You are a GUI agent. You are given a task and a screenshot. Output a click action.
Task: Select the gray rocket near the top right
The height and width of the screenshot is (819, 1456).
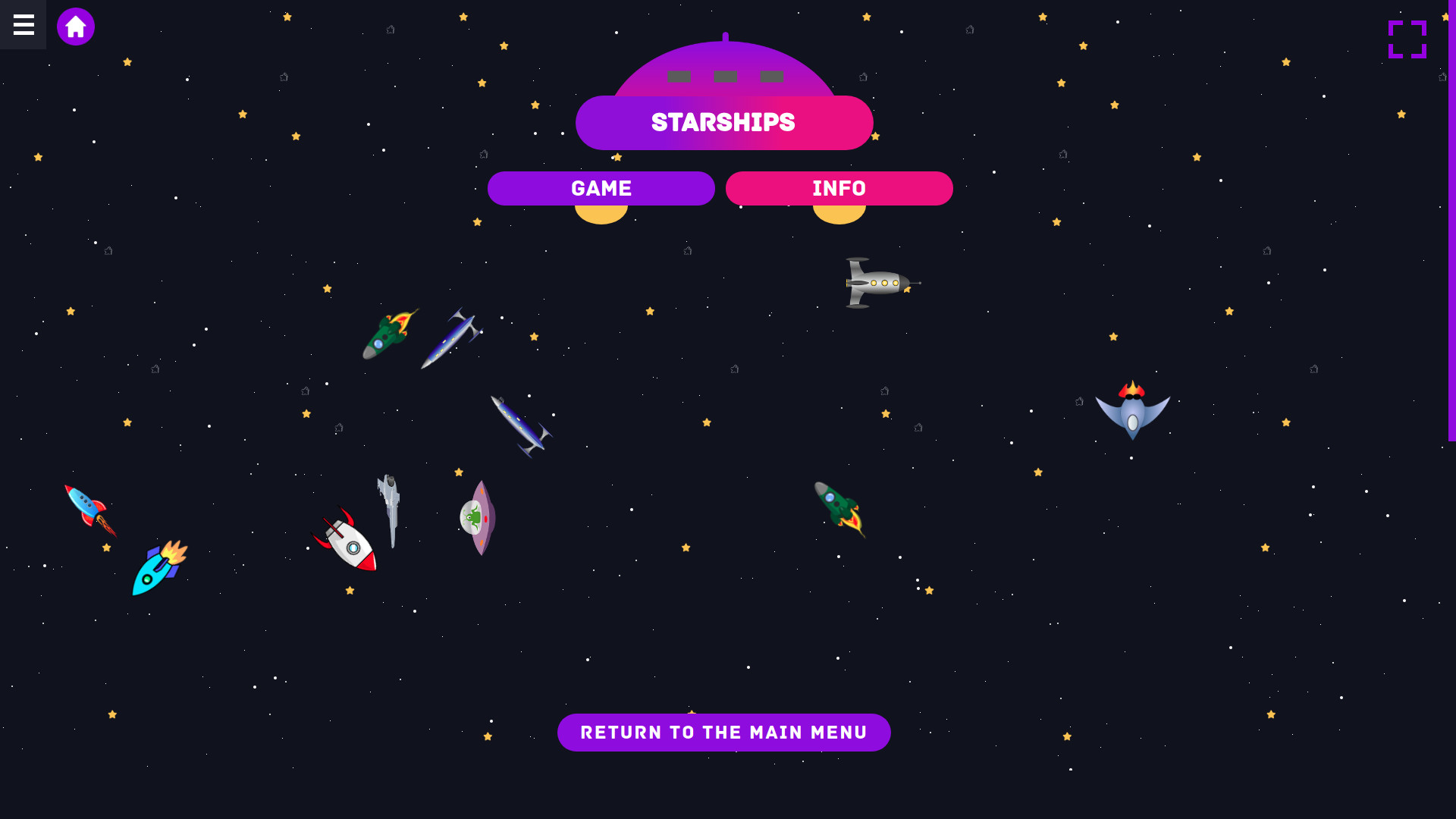click(x=880, y=282)
